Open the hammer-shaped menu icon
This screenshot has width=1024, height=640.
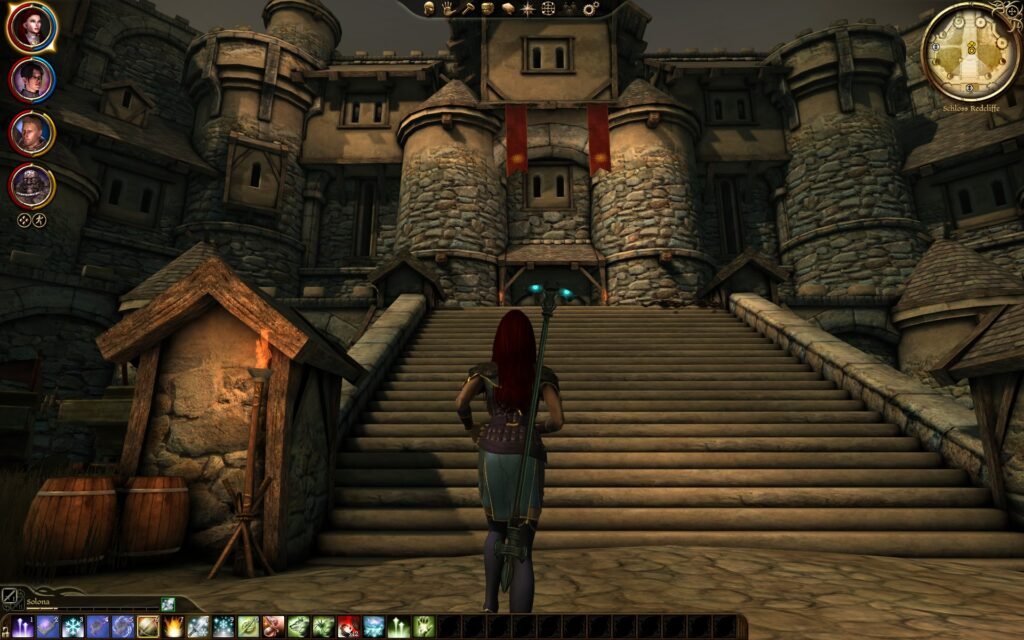[x=467, y=8]
